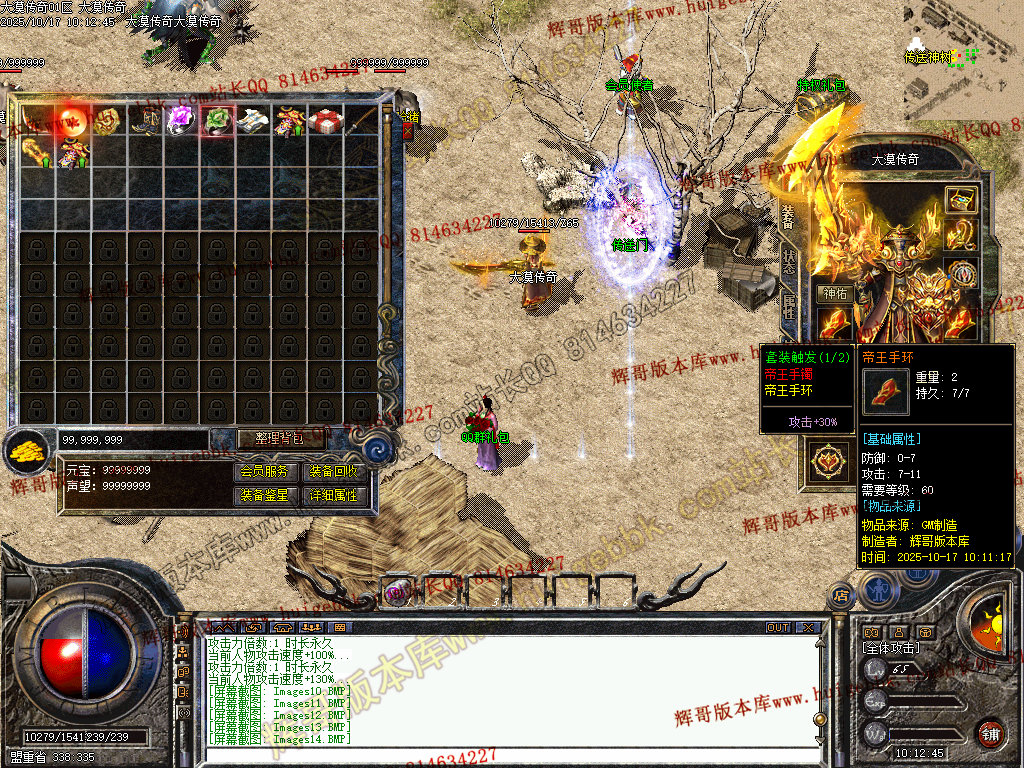The width and height of the screenshot is (1024, 768).
Task: Select the white scroll book item
Action: coord(253,121)
